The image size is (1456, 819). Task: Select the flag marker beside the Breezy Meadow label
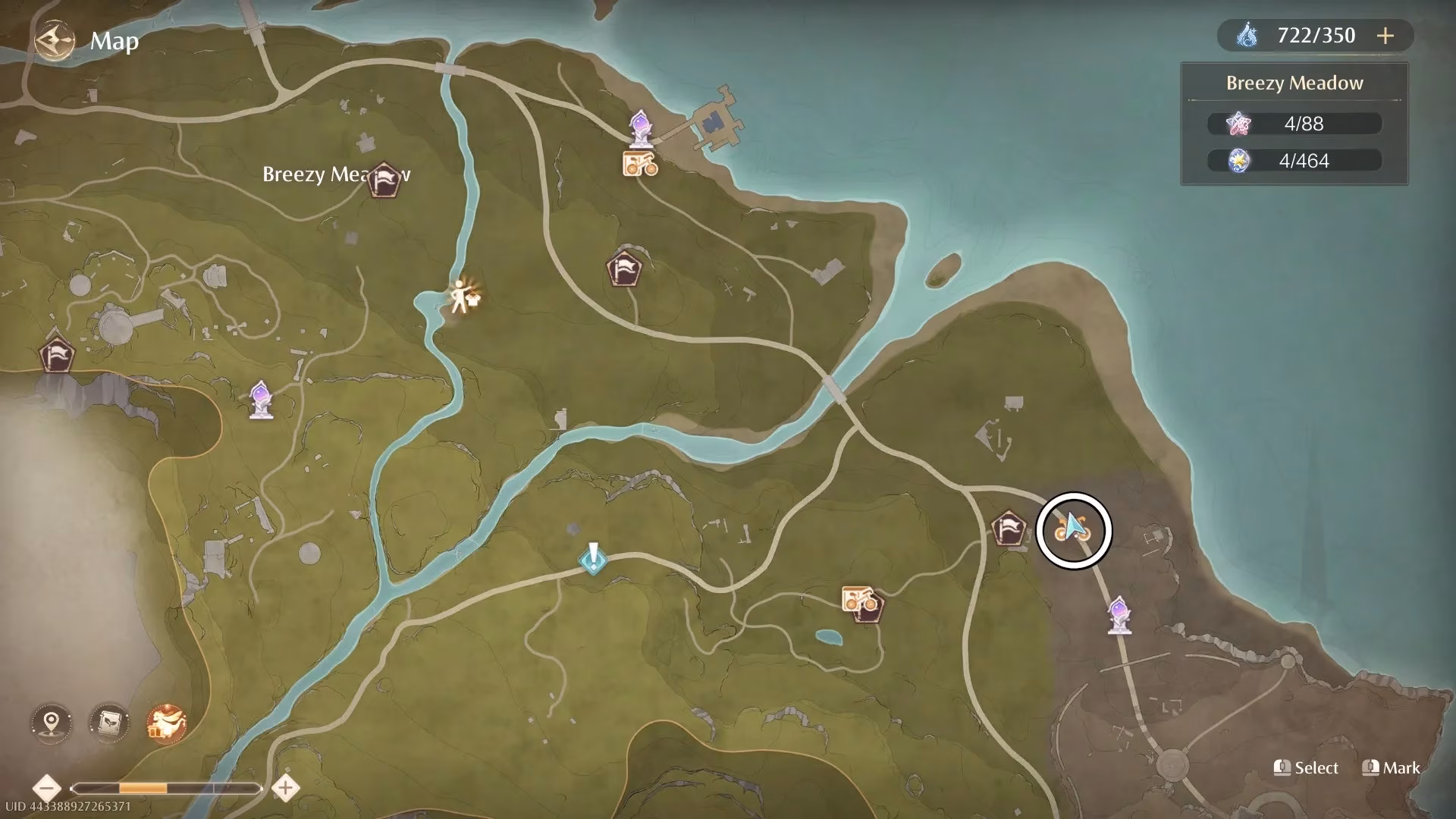385,180
